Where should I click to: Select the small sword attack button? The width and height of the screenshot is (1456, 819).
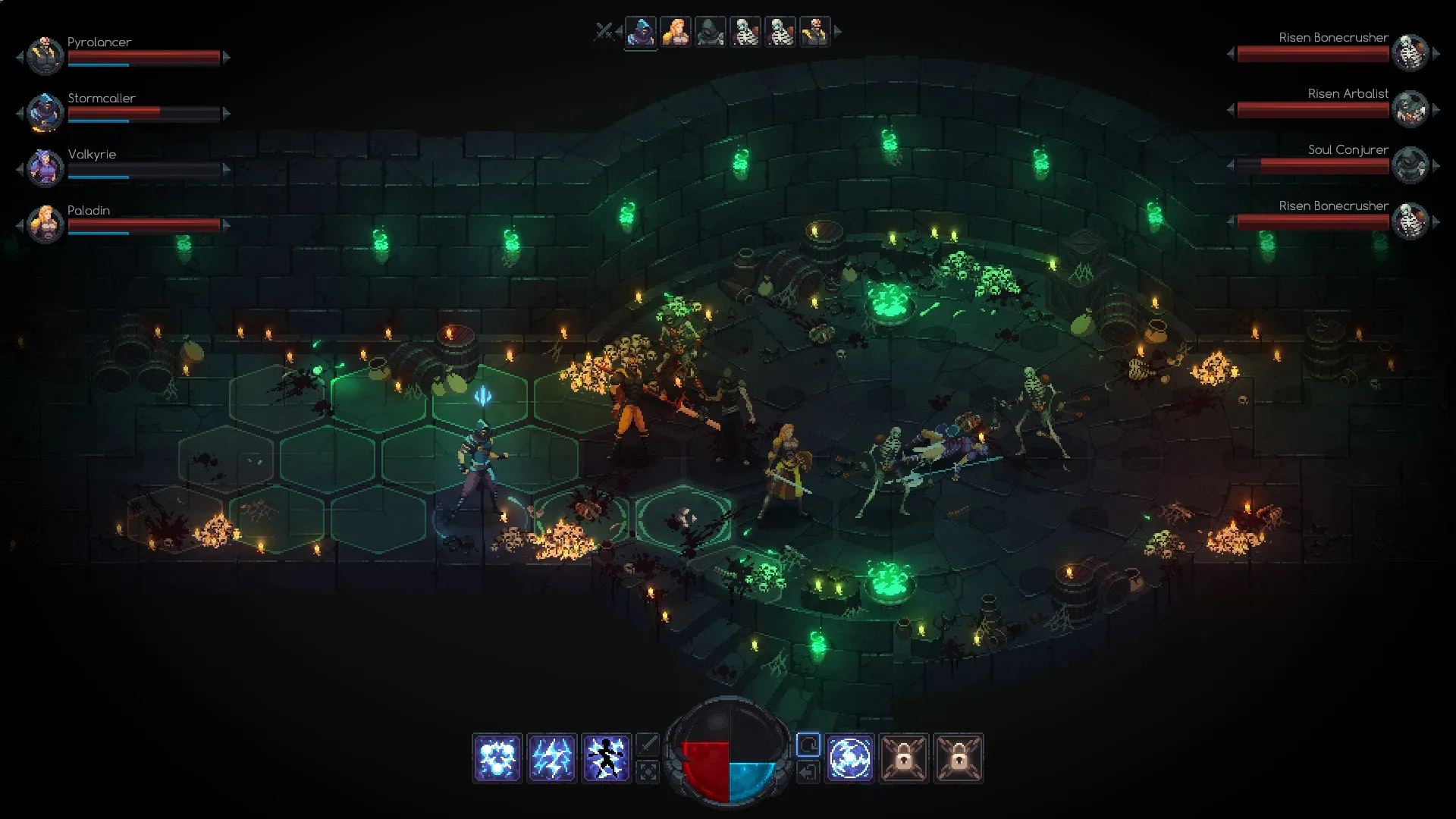tap(647, 745)
